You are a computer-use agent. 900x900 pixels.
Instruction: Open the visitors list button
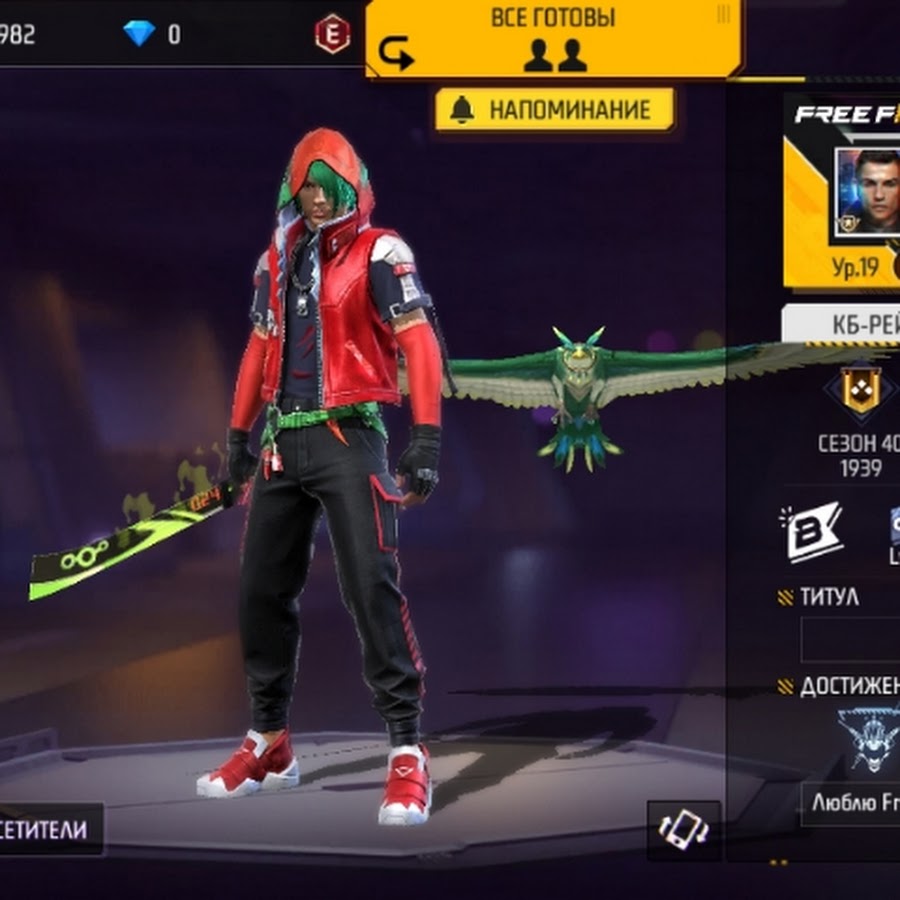click(x=50, y=829)
